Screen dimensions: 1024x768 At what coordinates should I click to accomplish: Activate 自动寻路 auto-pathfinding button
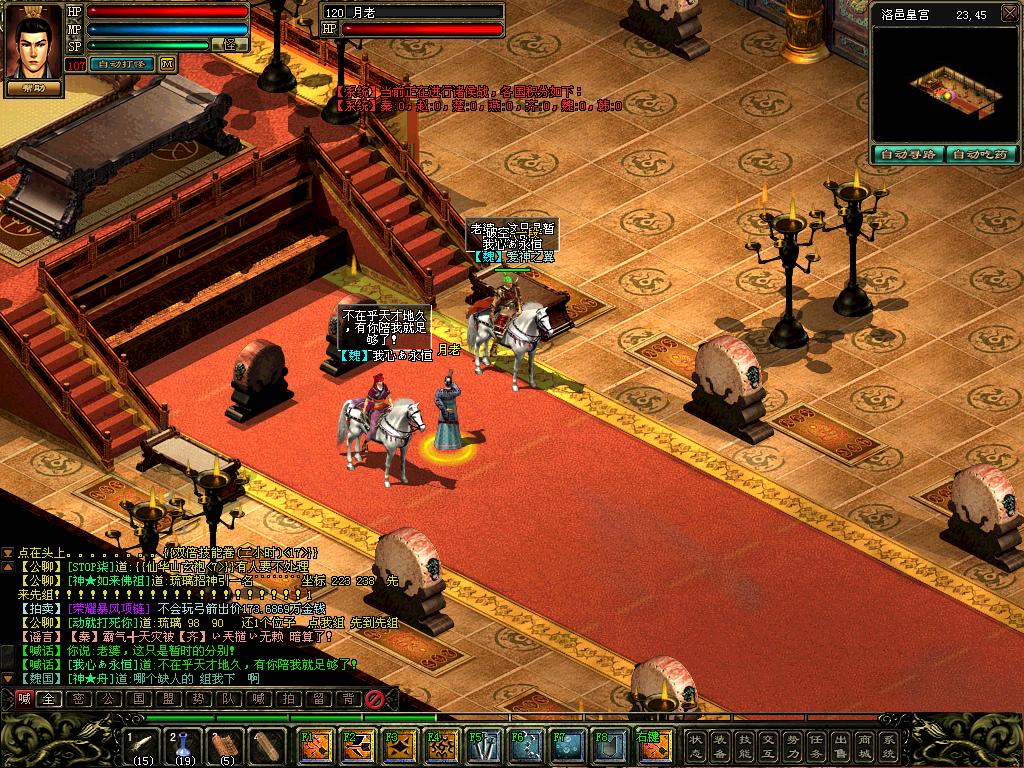tap(908, 155)
